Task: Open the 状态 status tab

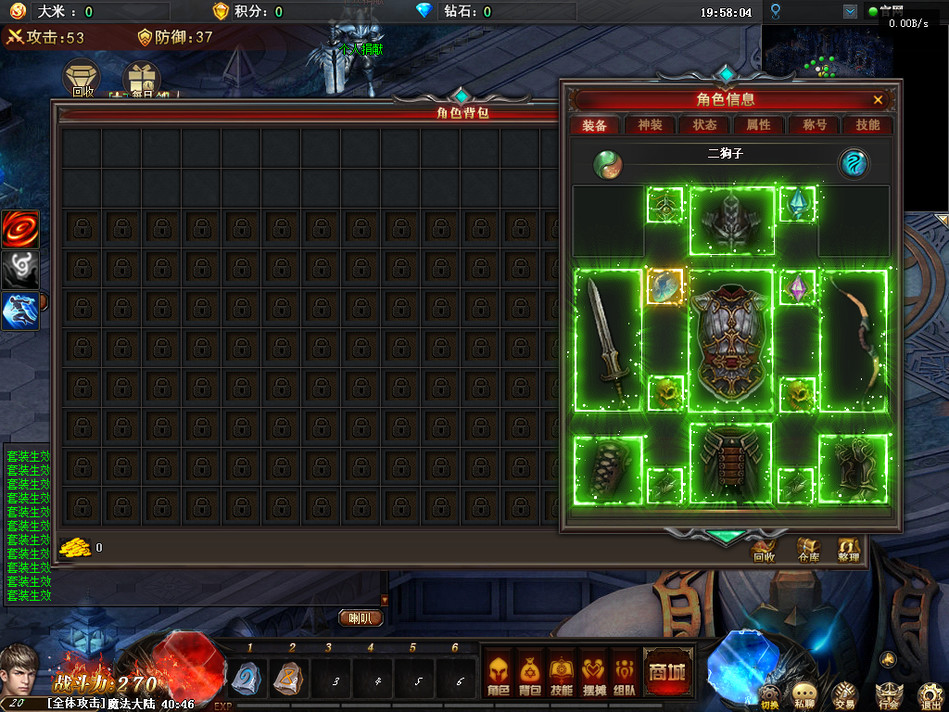Action: [x=704, y=125]
